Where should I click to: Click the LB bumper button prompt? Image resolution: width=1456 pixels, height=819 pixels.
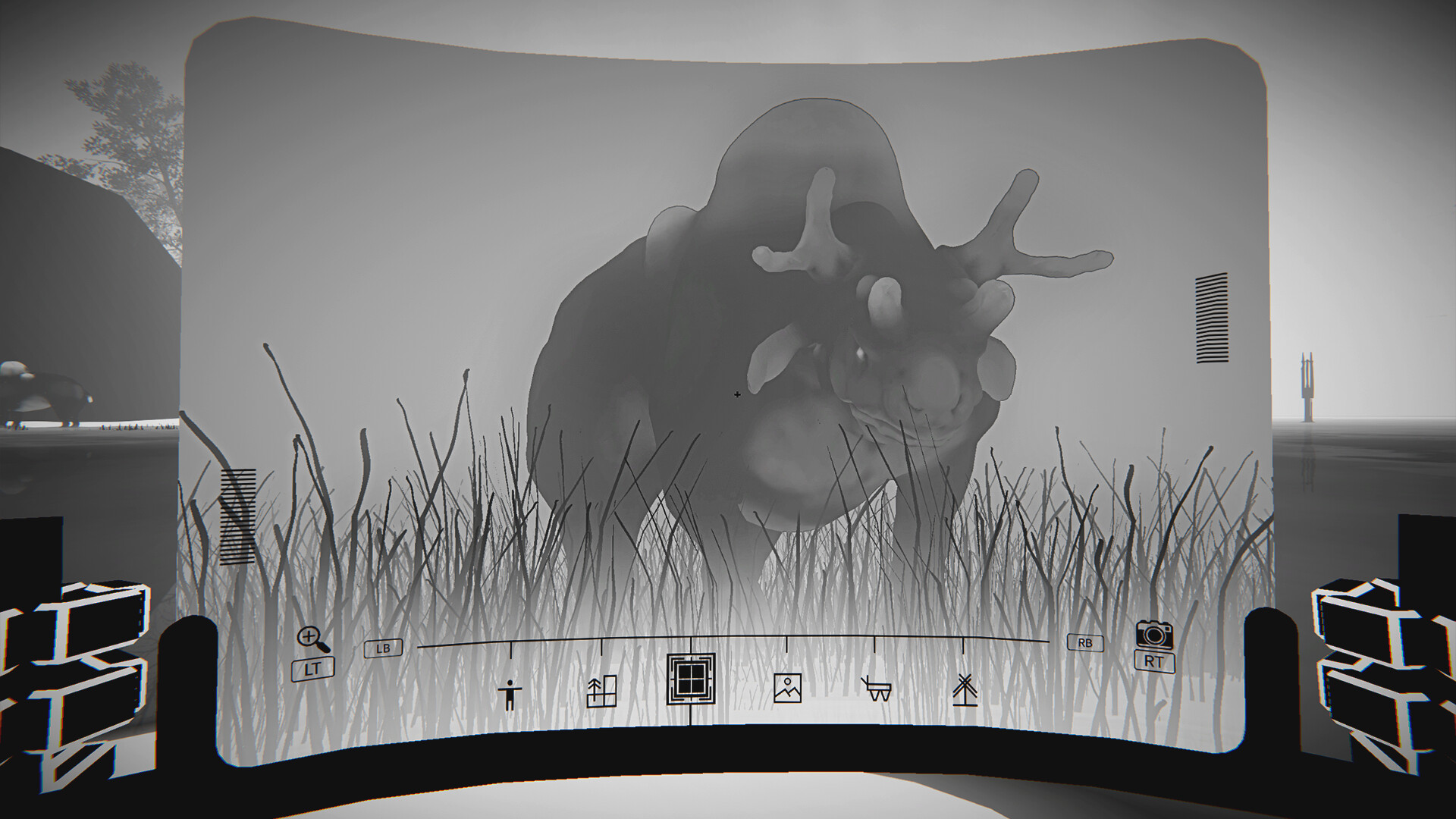(382, 650)
